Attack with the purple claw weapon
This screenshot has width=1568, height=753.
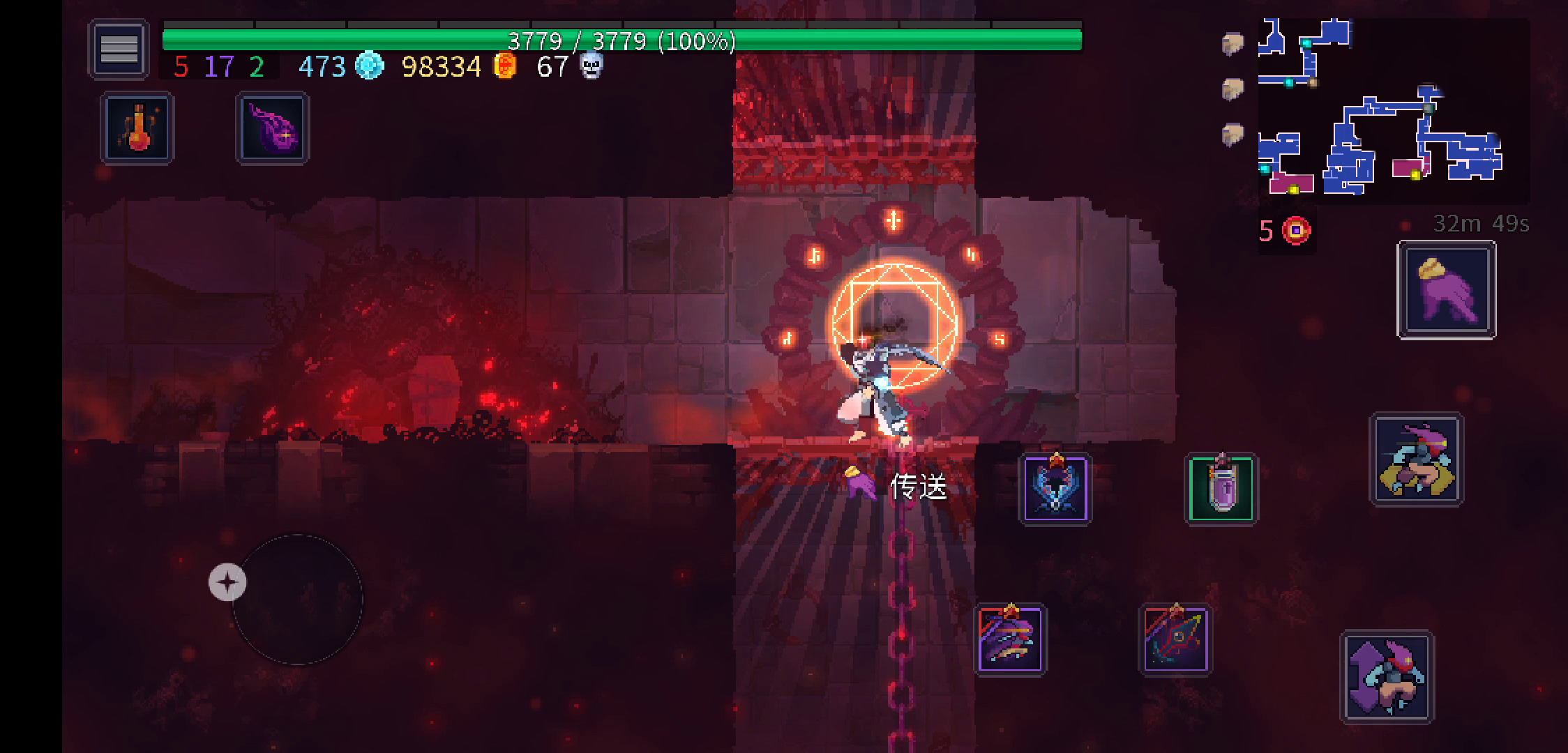tap(1011, 639)
